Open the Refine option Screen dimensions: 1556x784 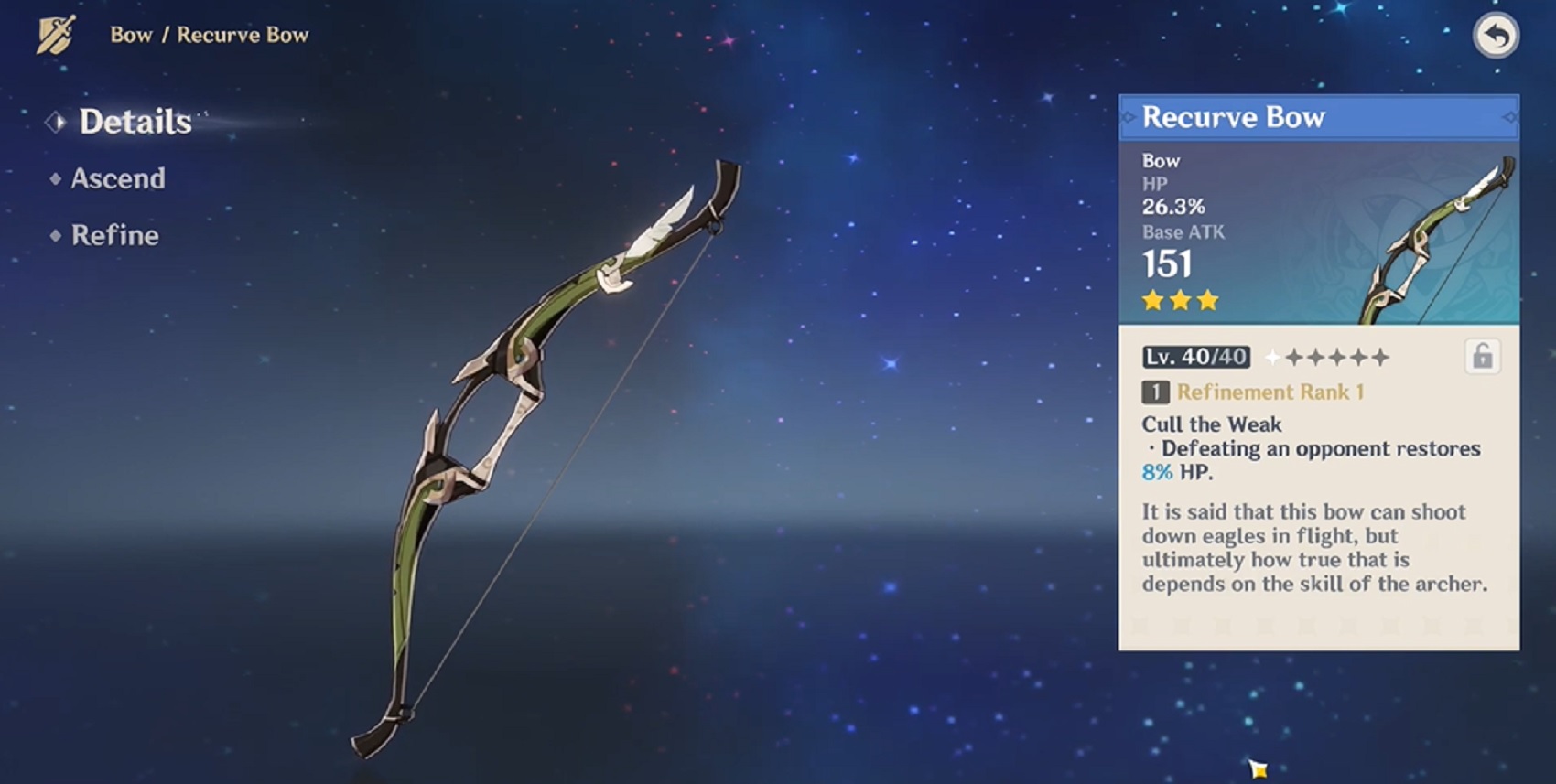click(114, 235)
